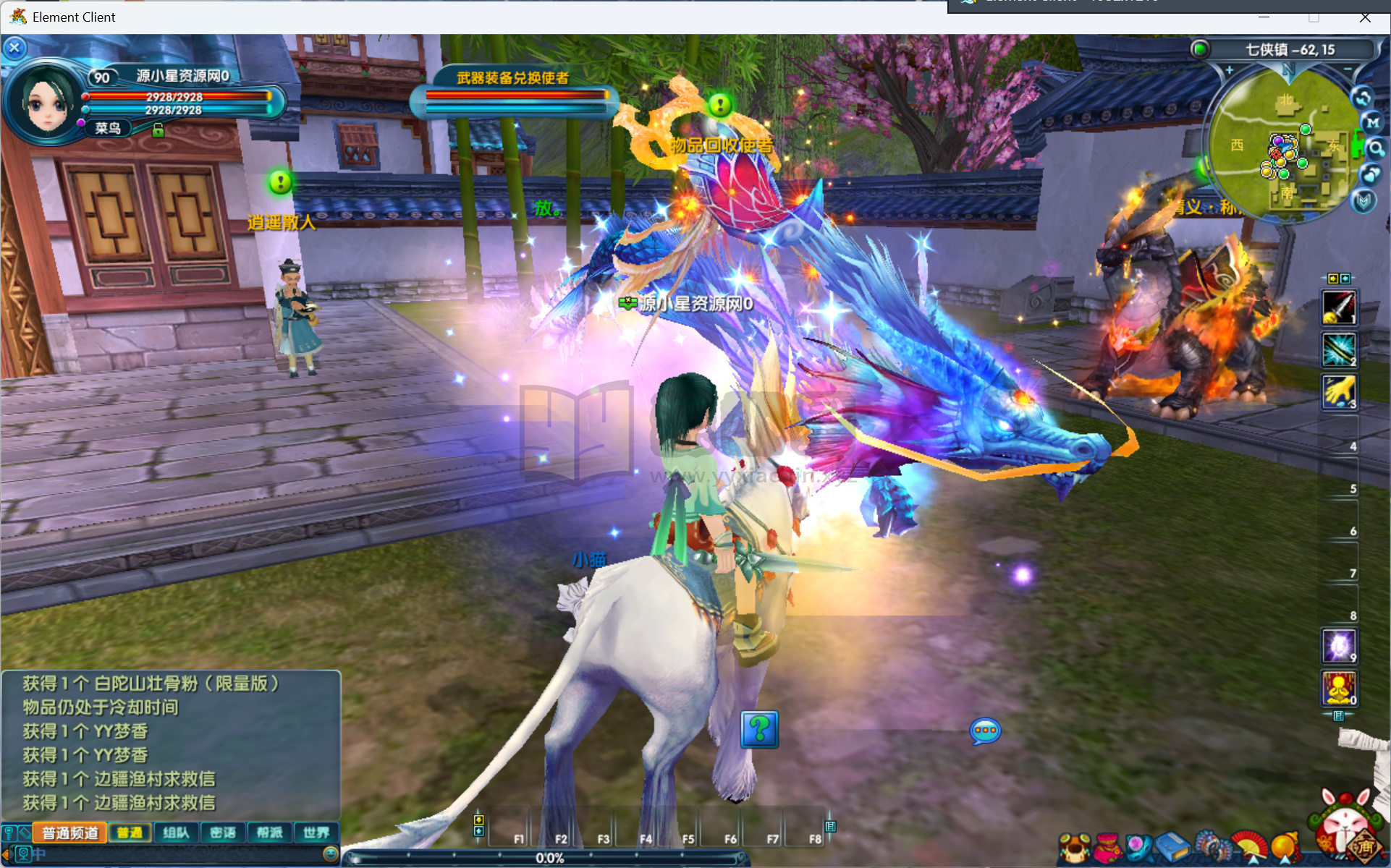Screen dimensions: 1391x868
Task: Switch to the 组队 team chat tab
Action: tap(176, 833)
